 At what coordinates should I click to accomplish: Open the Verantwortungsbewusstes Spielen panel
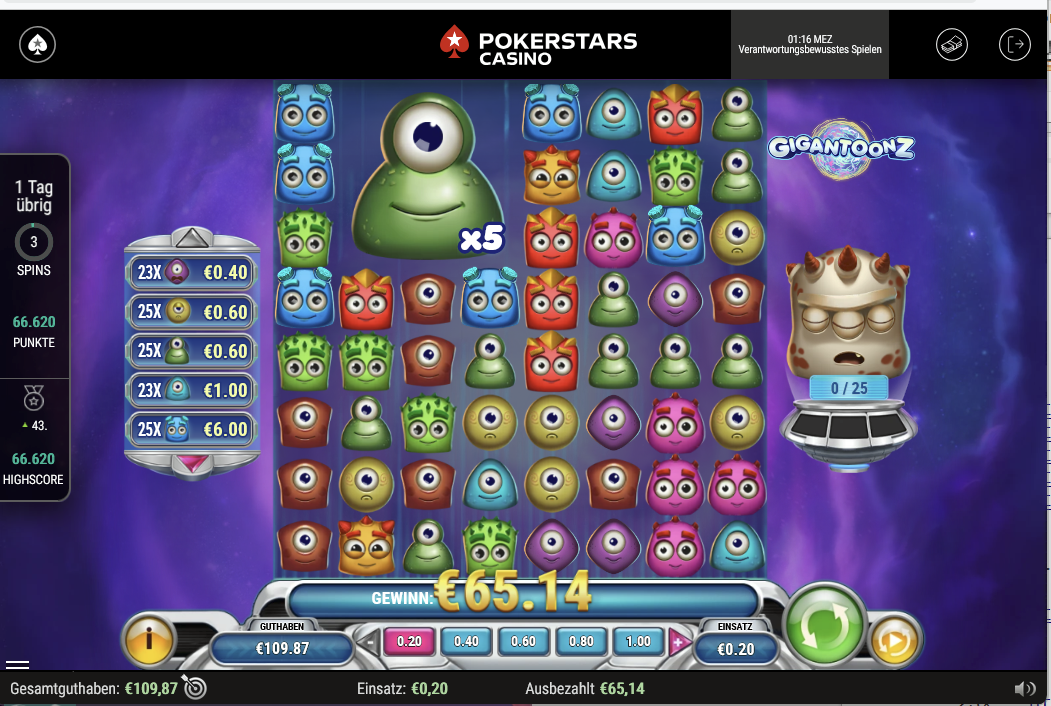[810, 44]
